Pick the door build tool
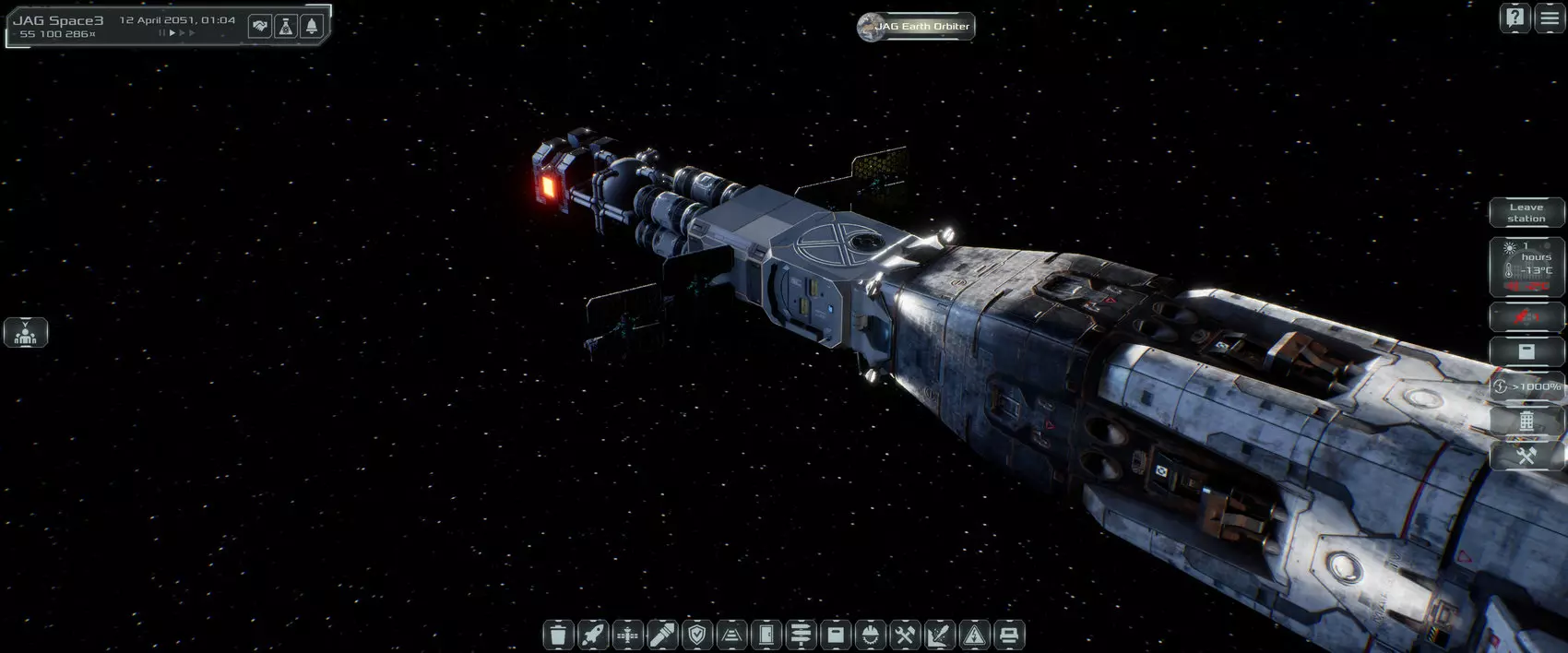1568x653 pixels. [766, 635]
